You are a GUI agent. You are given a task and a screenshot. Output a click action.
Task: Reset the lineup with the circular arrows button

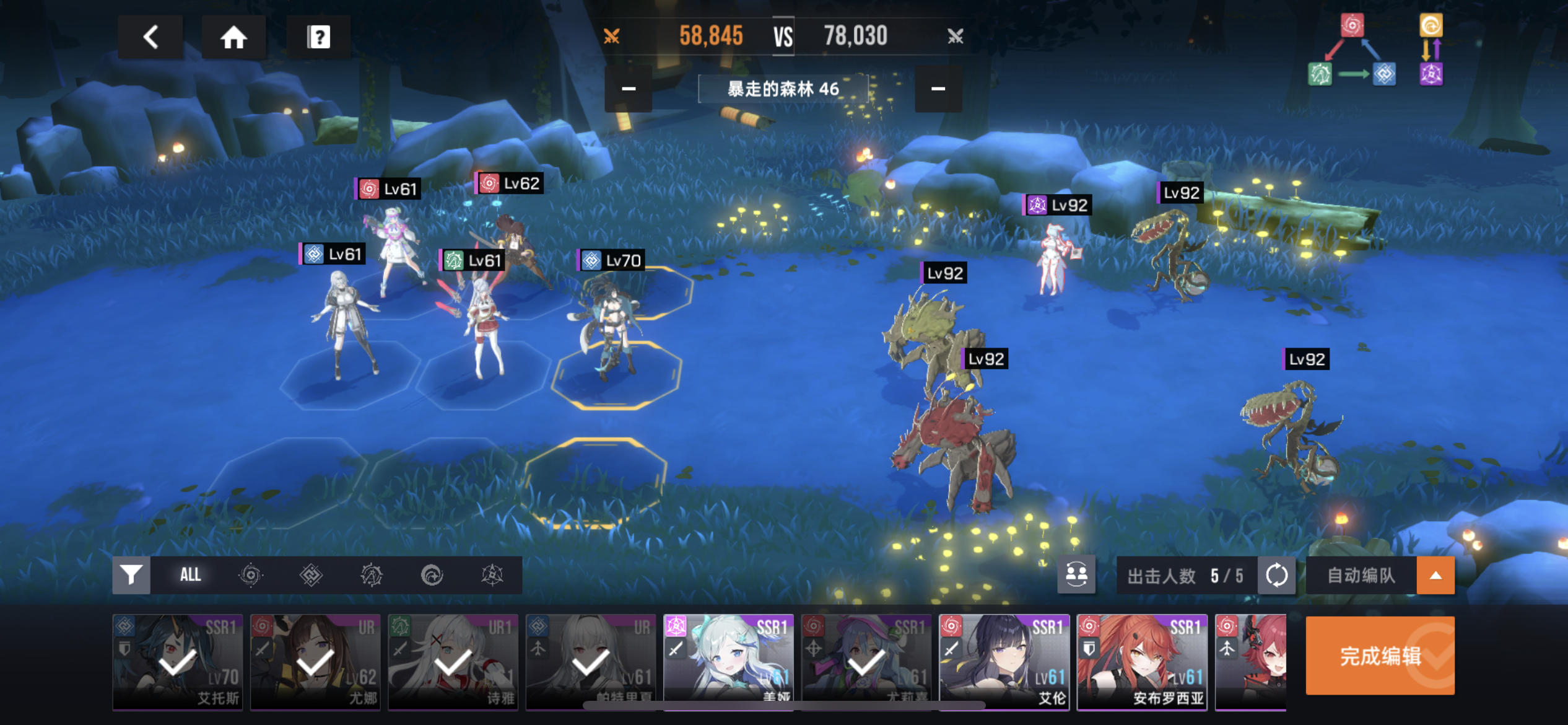click(x=1276, y=575)
